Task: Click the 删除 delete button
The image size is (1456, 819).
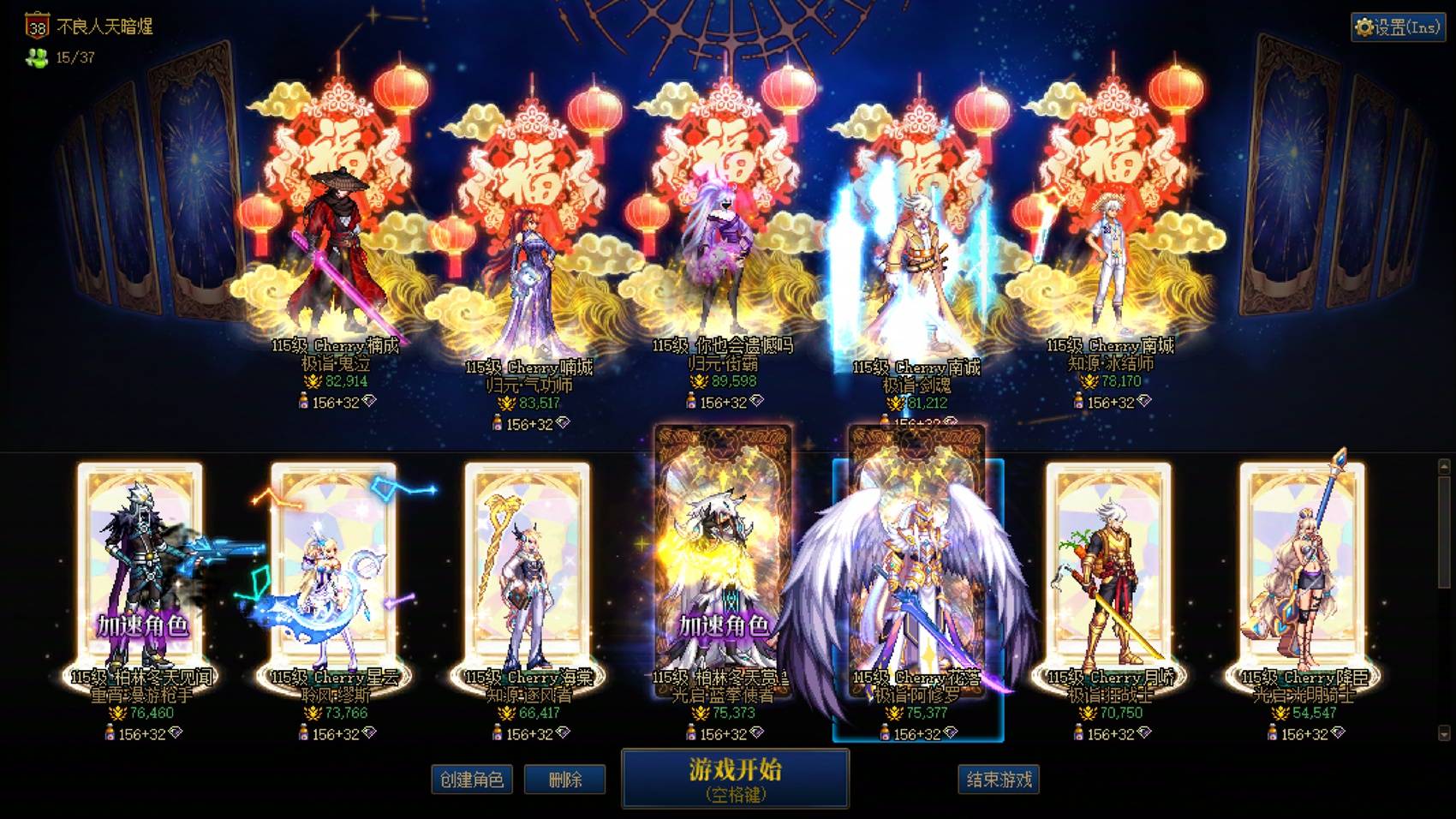Action: [x=566, y=780]
